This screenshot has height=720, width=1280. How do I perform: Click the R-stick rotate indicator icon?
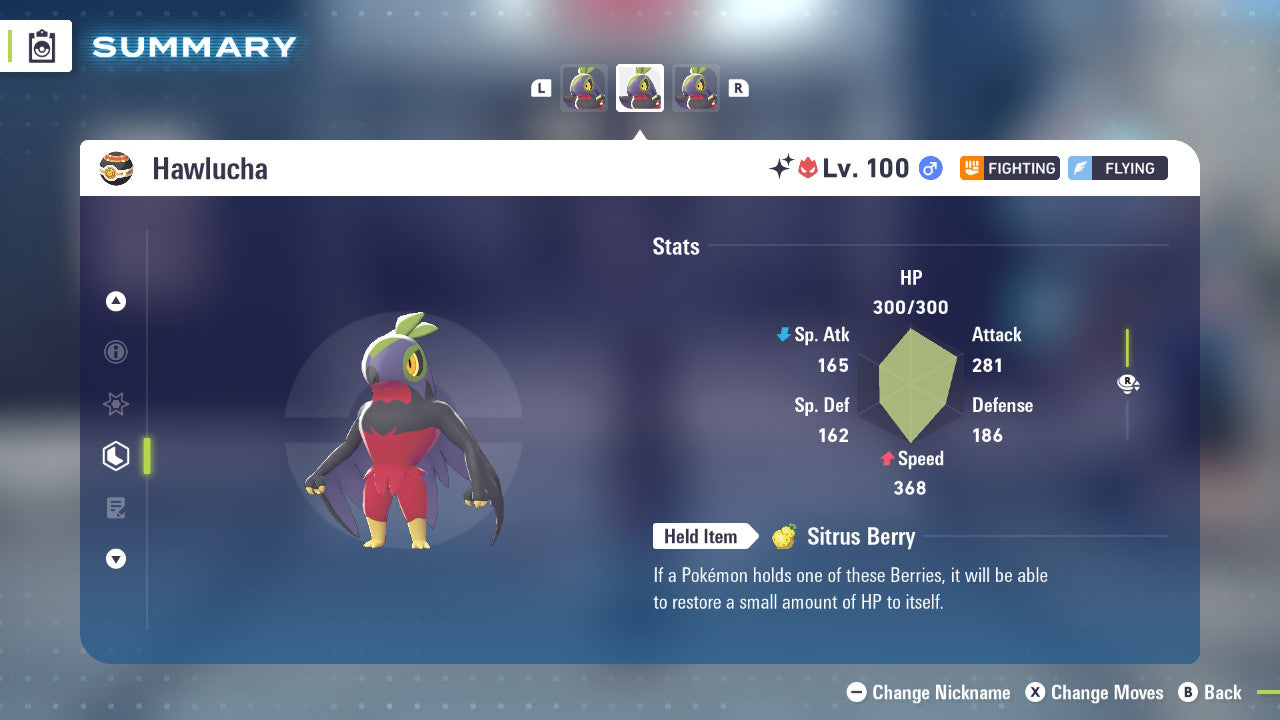[x=1128, y=382]
